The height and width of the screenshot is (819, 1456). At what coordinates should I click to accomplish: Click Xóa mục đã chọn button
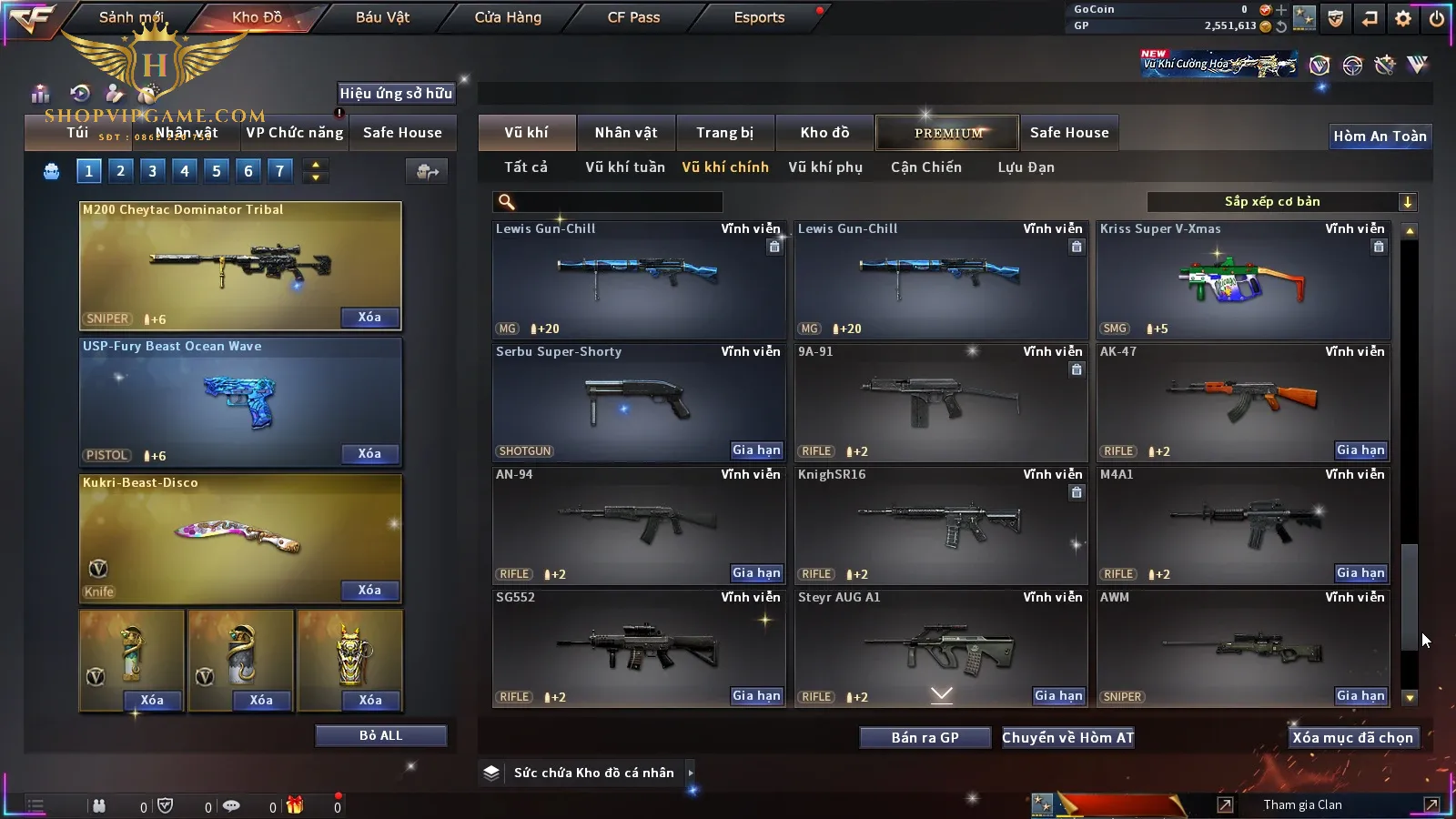point(1352,738)
